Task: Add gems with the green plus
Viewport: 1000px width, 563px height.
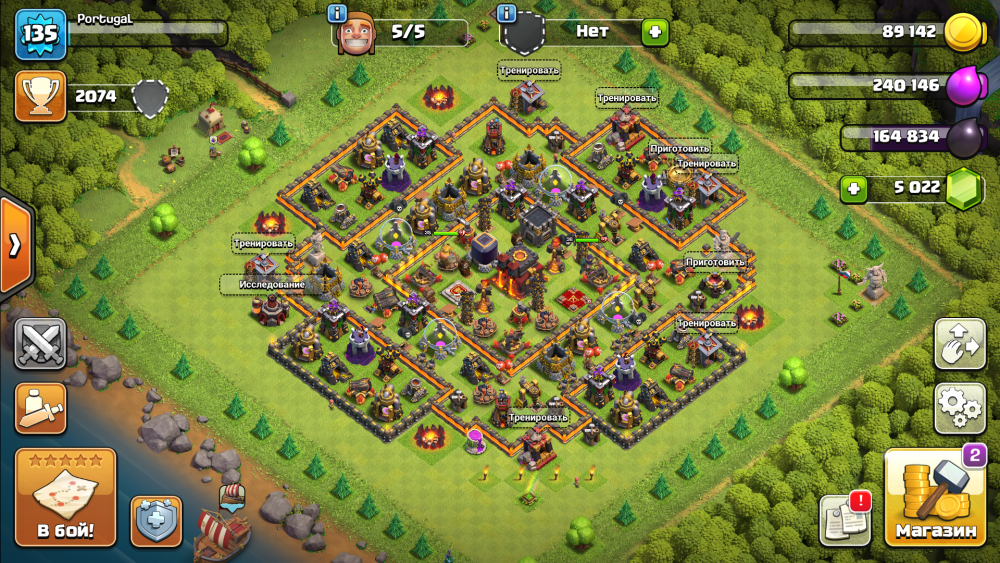Action: (x=853, y=188)
